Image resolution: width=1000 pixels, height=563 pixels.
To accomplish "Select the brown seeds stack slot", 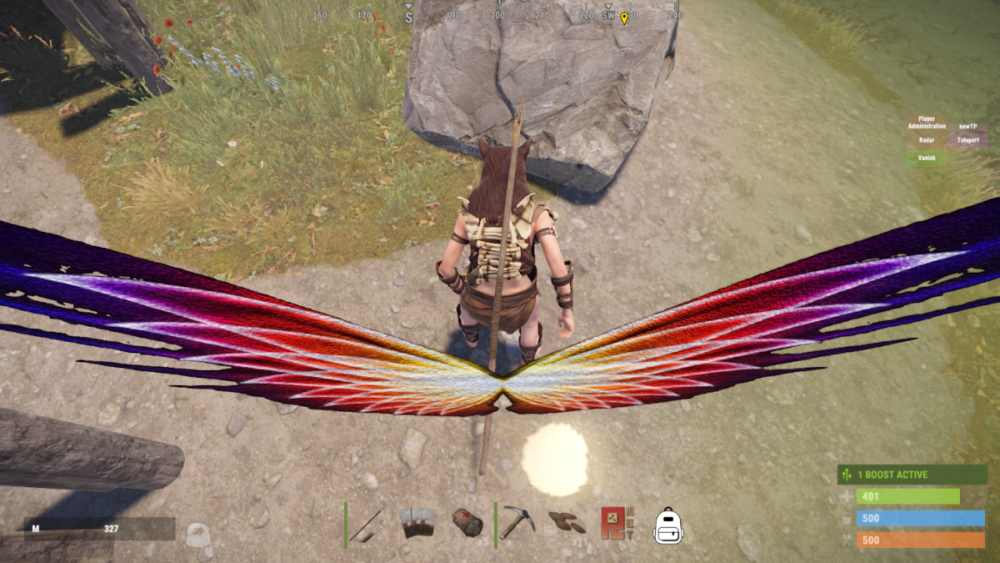I will click(x=567, y=523).
